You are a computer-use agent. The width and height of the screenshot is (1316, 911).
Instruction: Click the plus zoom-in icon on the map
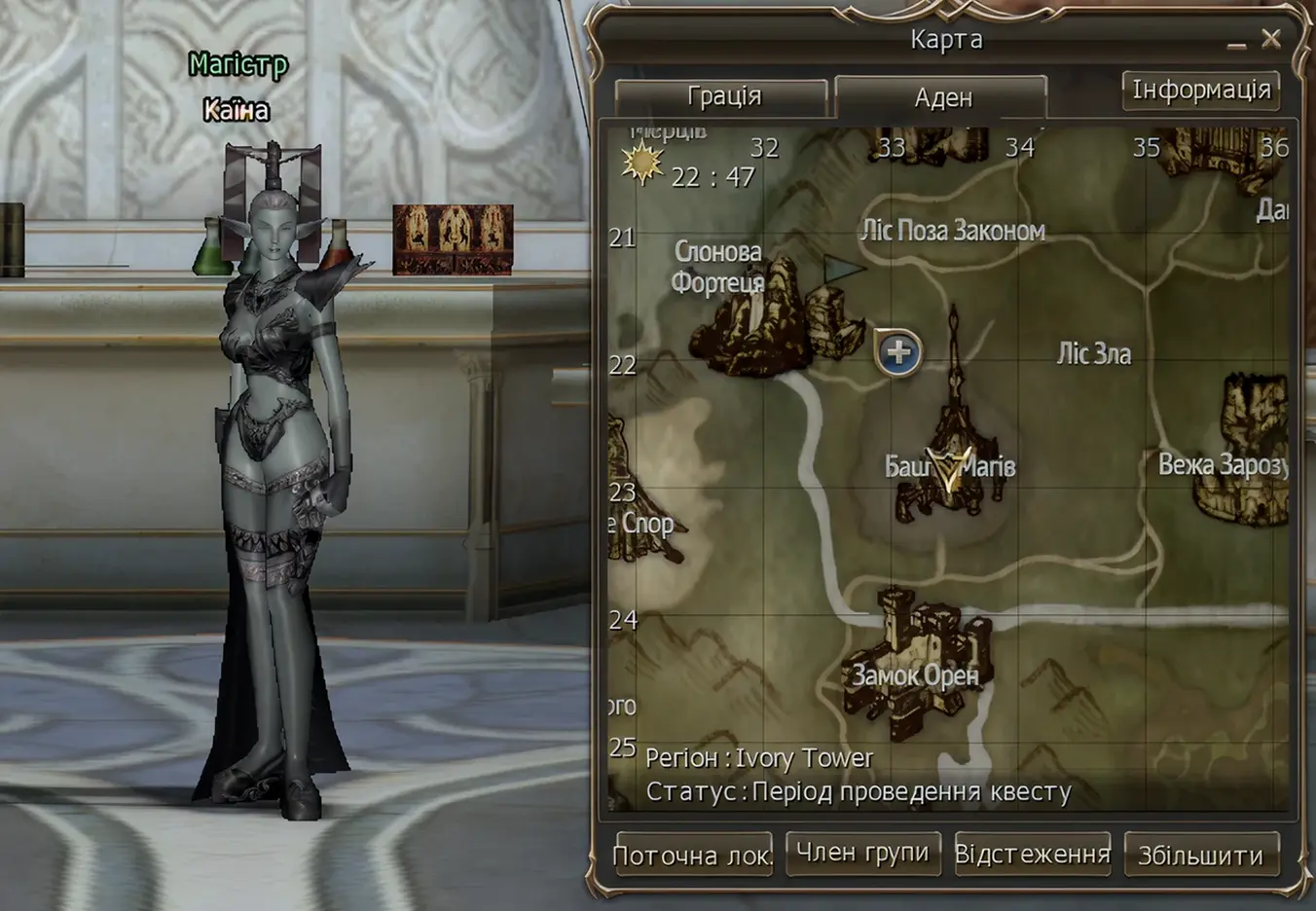[x=897, y=352]
